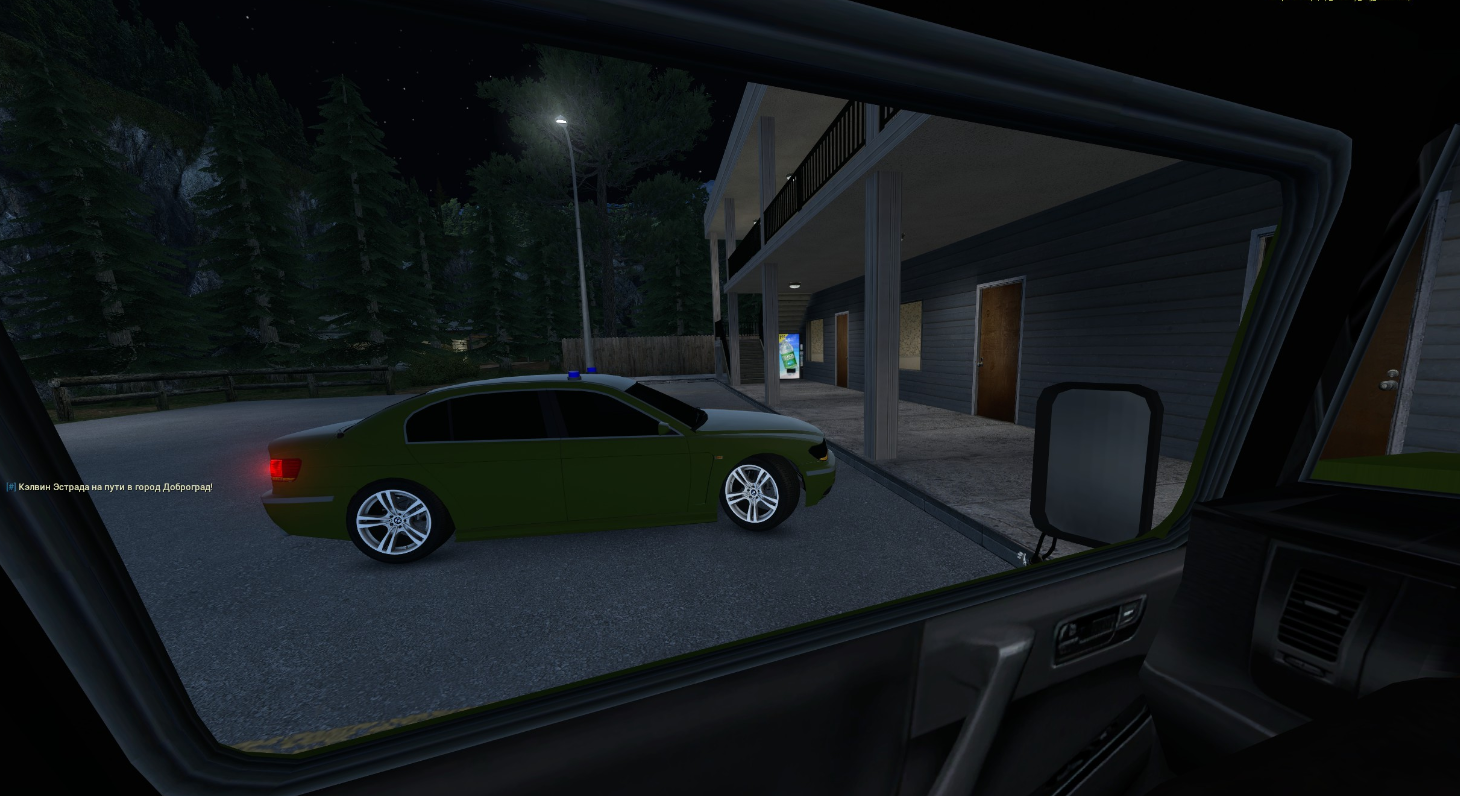The height and width of the screenshot is (796, 1460).
Task: Click the Кэлвин Эстрада chat notification message
Action: point(112,487)
